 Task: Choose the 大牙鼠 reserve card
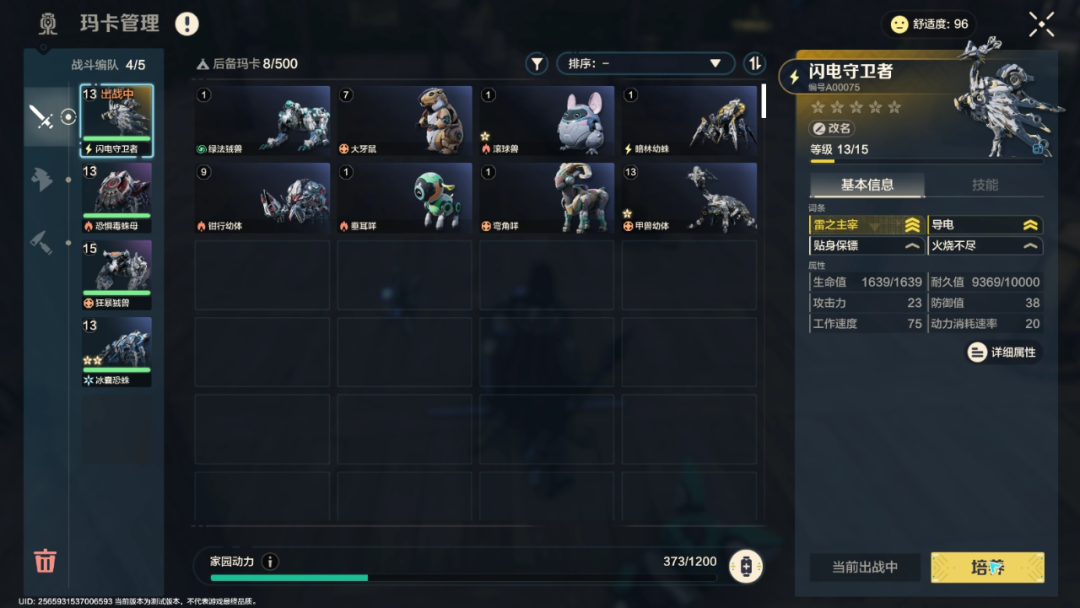[404, 121]
